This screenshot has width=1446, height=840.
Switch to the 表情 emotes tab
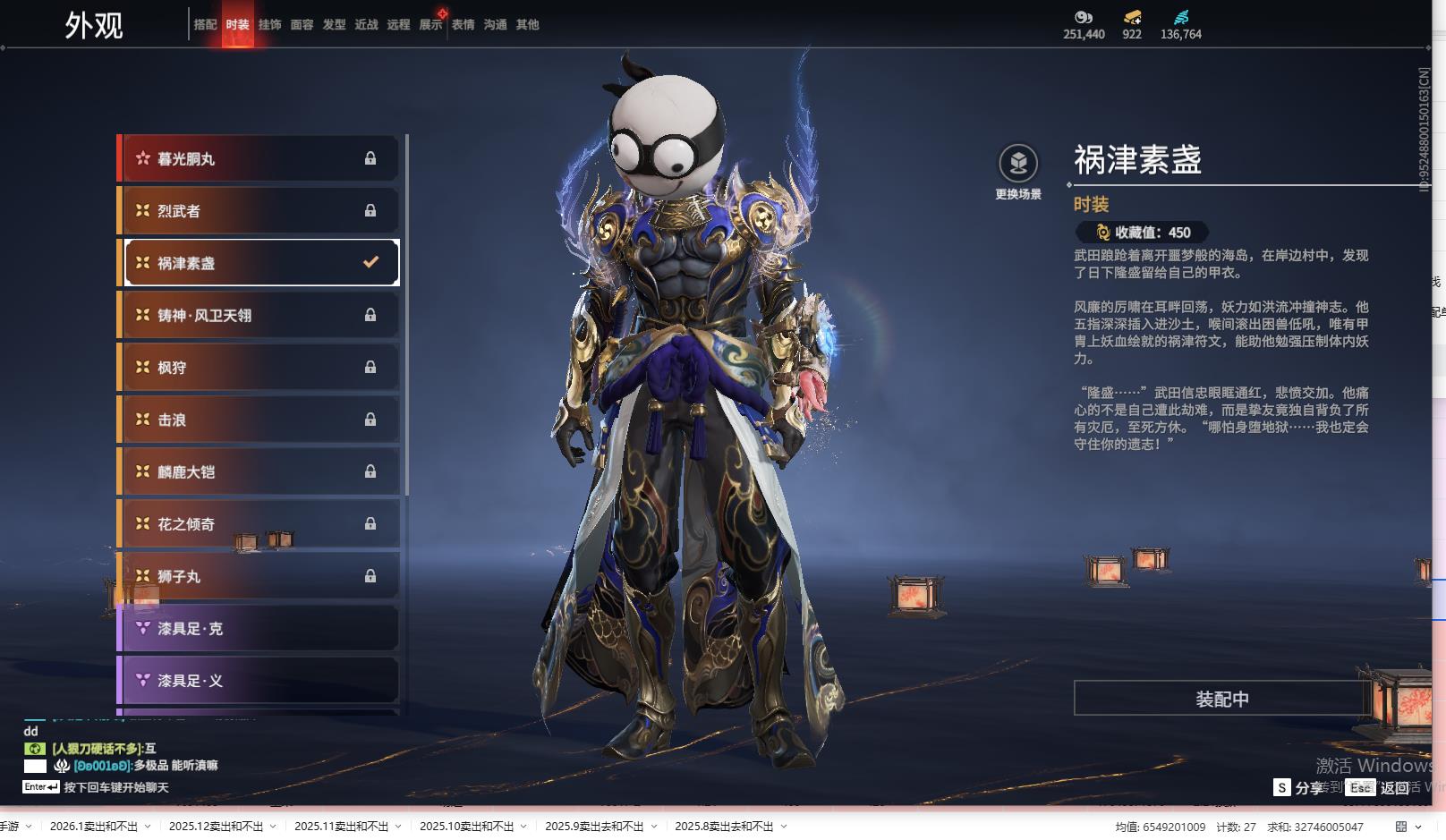coord(463,25)
